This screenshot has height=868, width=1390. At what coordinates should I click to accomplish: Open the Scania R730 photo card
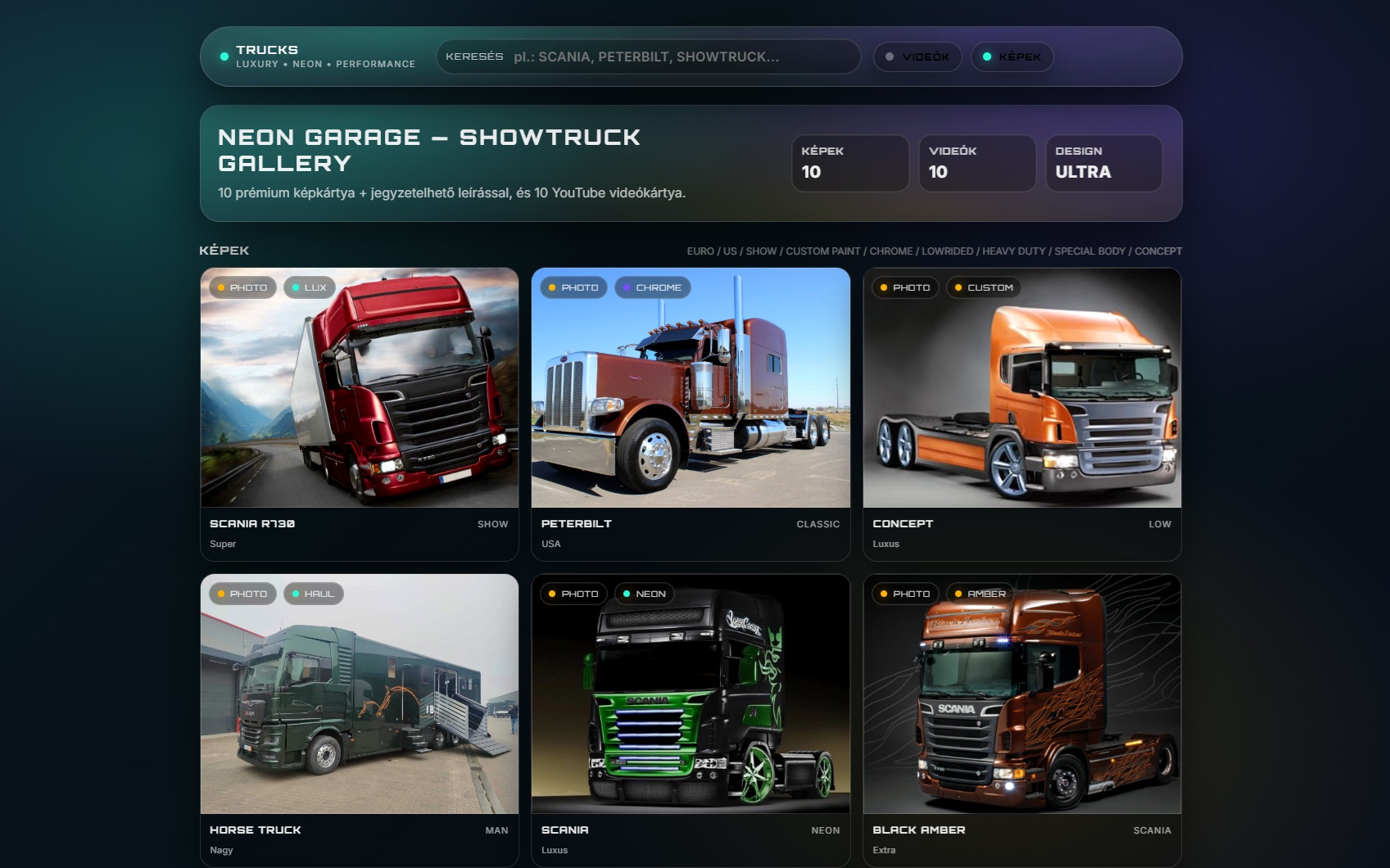coord(360,388)
